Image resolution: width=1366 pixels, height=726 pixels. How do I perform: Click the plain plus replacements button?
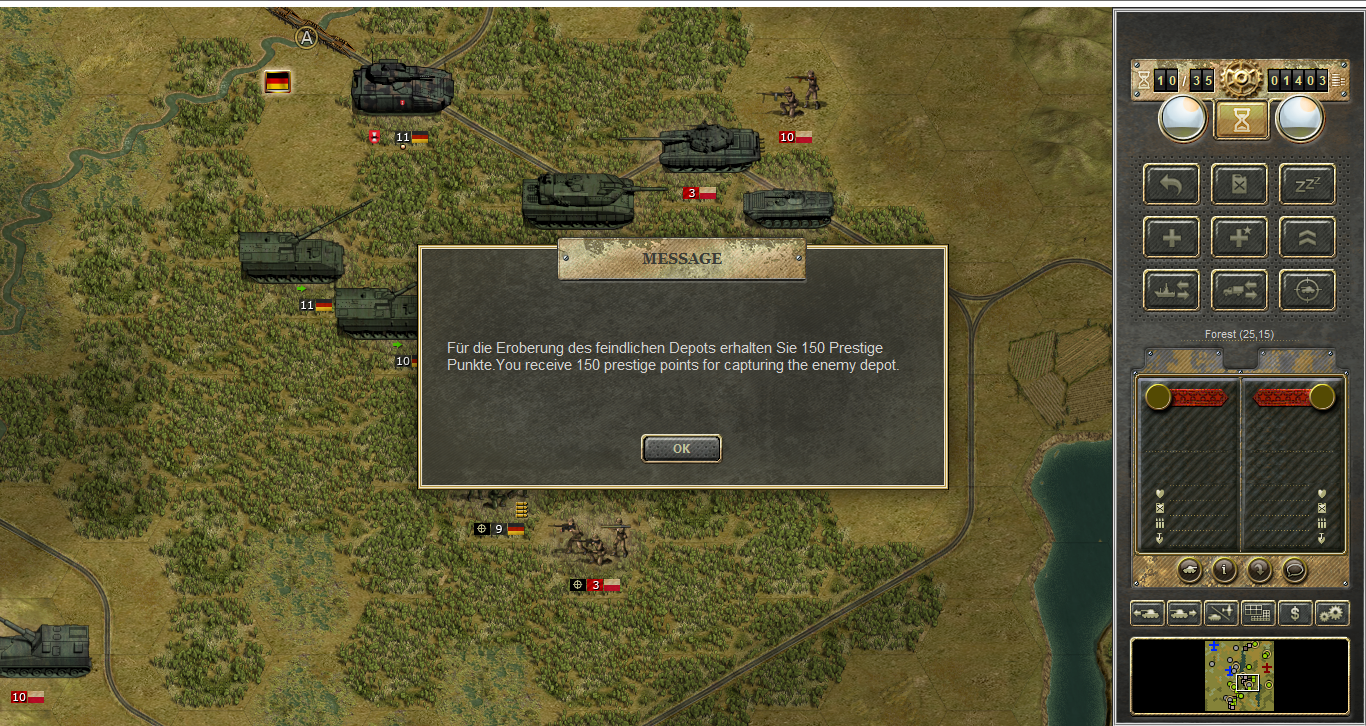[1172, 238]
